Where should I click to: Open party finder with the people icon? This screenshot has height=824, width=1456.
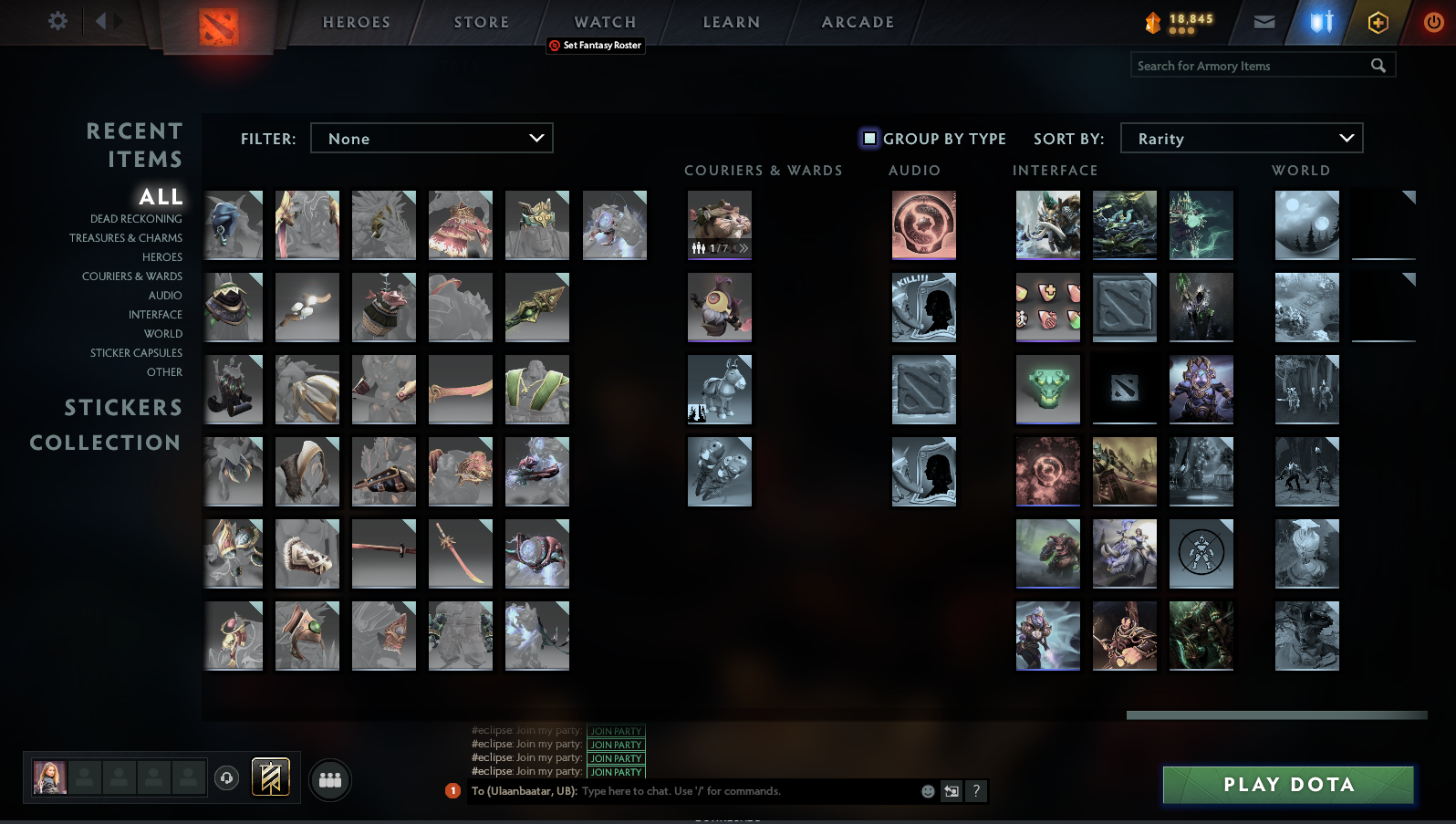click(330, 780)
